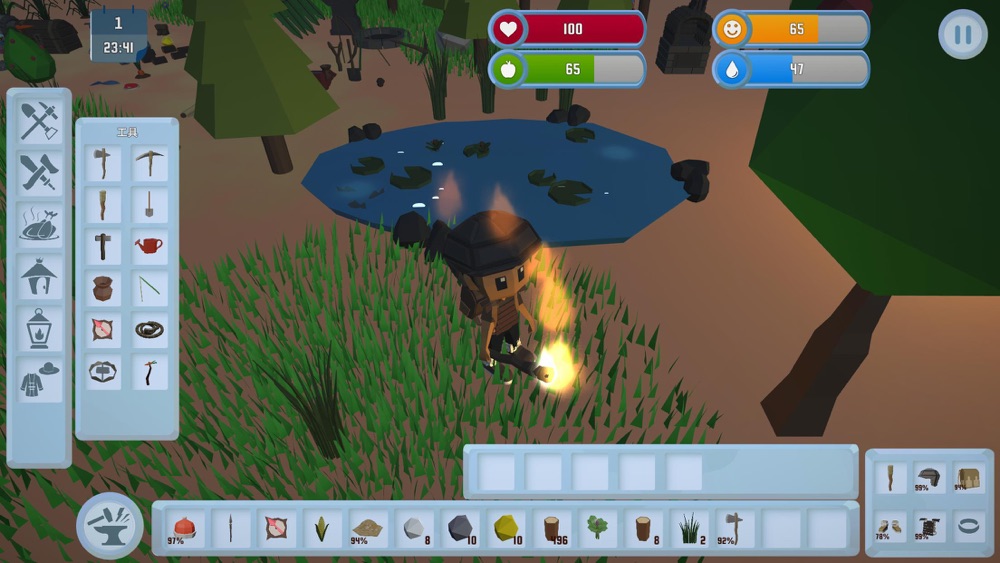1000x563 pixels.
Task: Open the crossed swords weapons category
Action: (39, 173)
